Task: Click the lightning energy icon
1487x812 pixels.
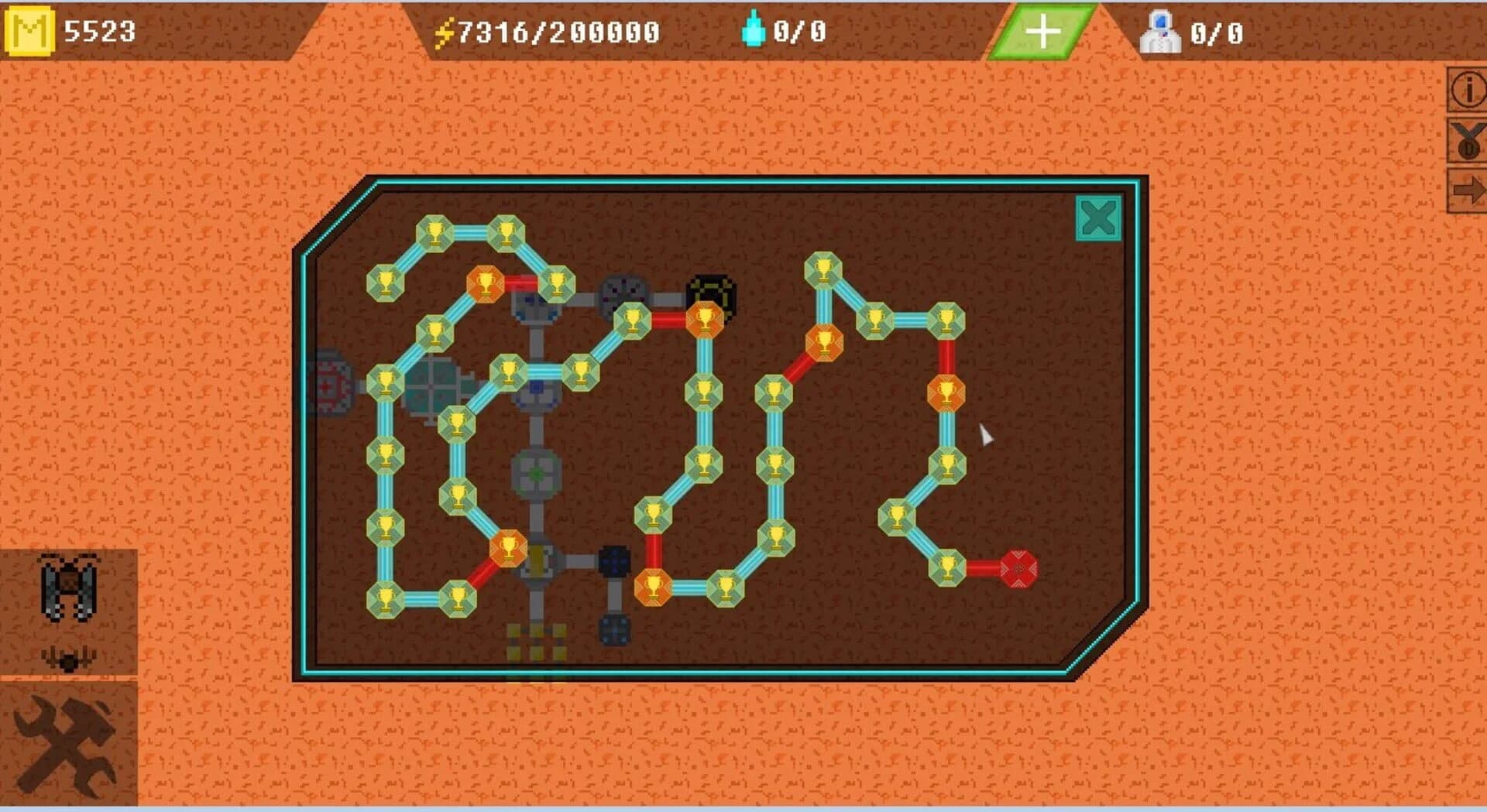Action: point(447,31)
